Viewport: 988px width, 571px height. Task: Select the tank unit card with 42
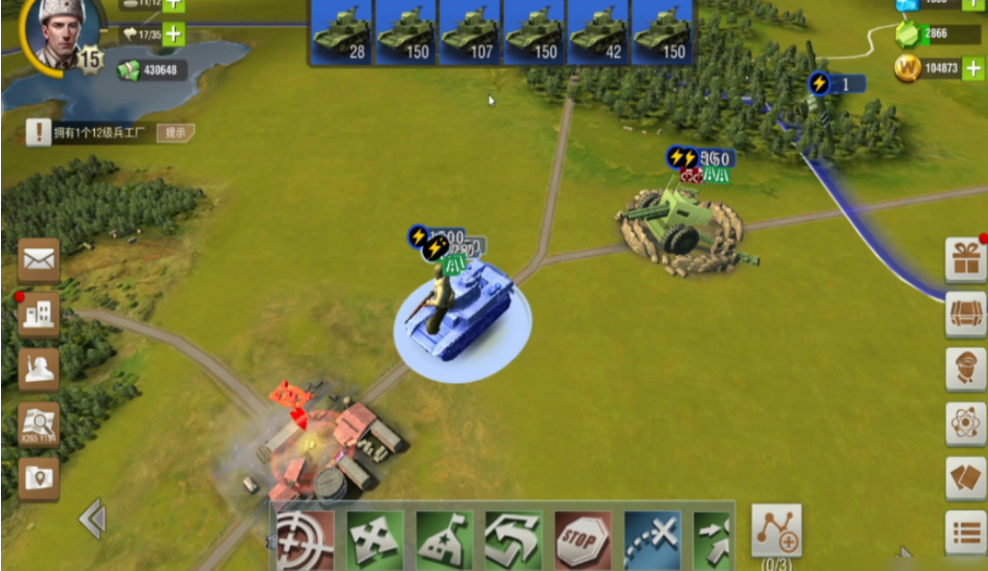coord(597,32)
